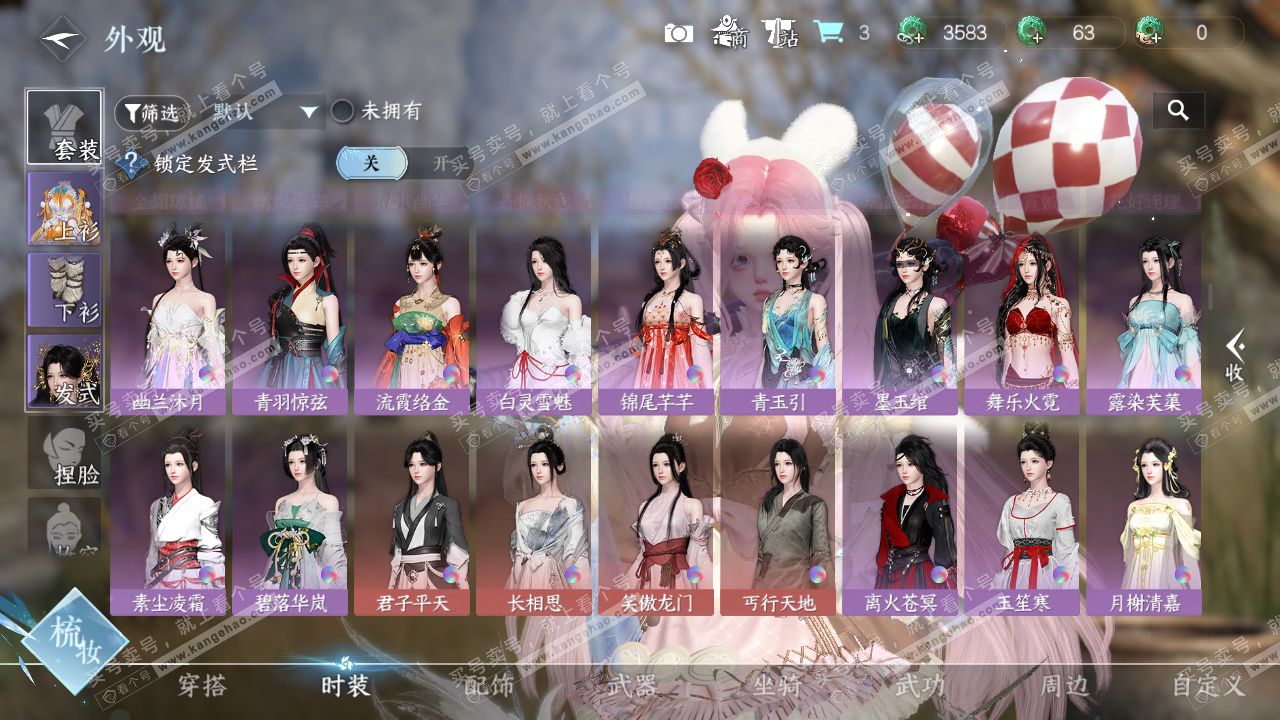This screenshot has height=720, width=1280.
Task: Open the camera screenshot mode
Action: (678, 33)
